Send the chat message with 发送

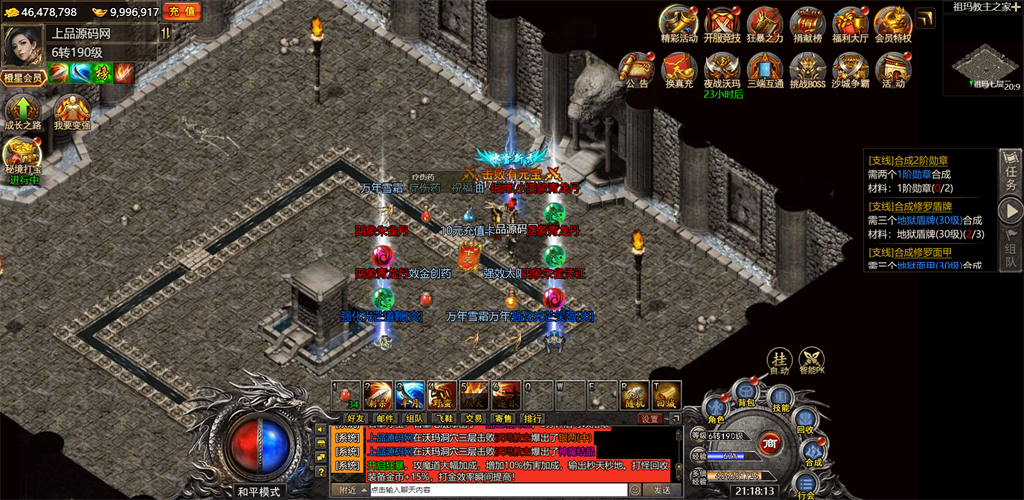(661, 490)
